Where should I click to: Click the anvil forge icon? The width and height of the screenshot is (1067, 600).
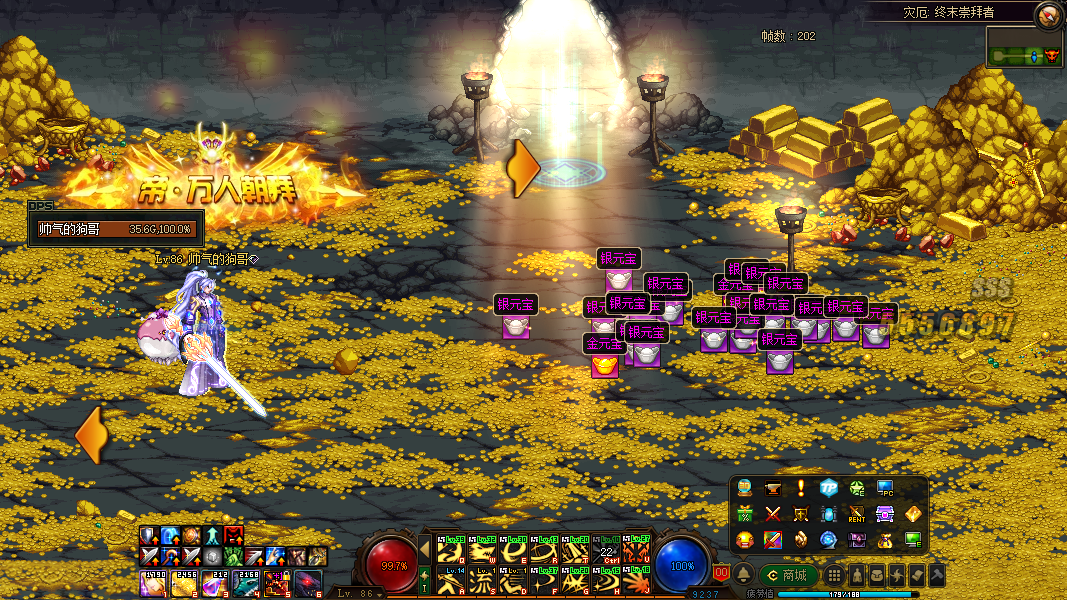[772, 489]
